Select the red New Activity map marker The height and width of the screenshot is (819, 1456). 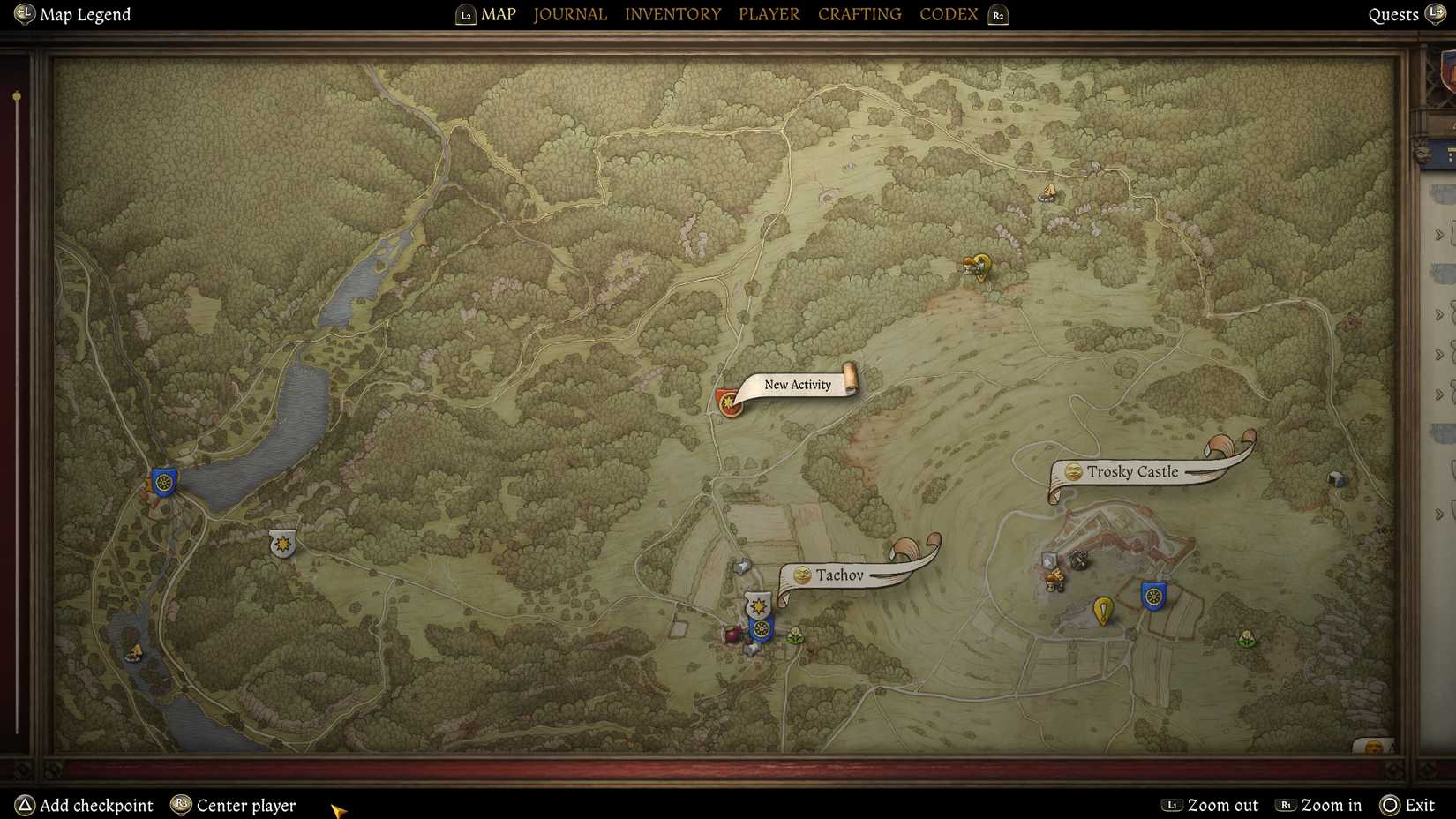(729, 402)
